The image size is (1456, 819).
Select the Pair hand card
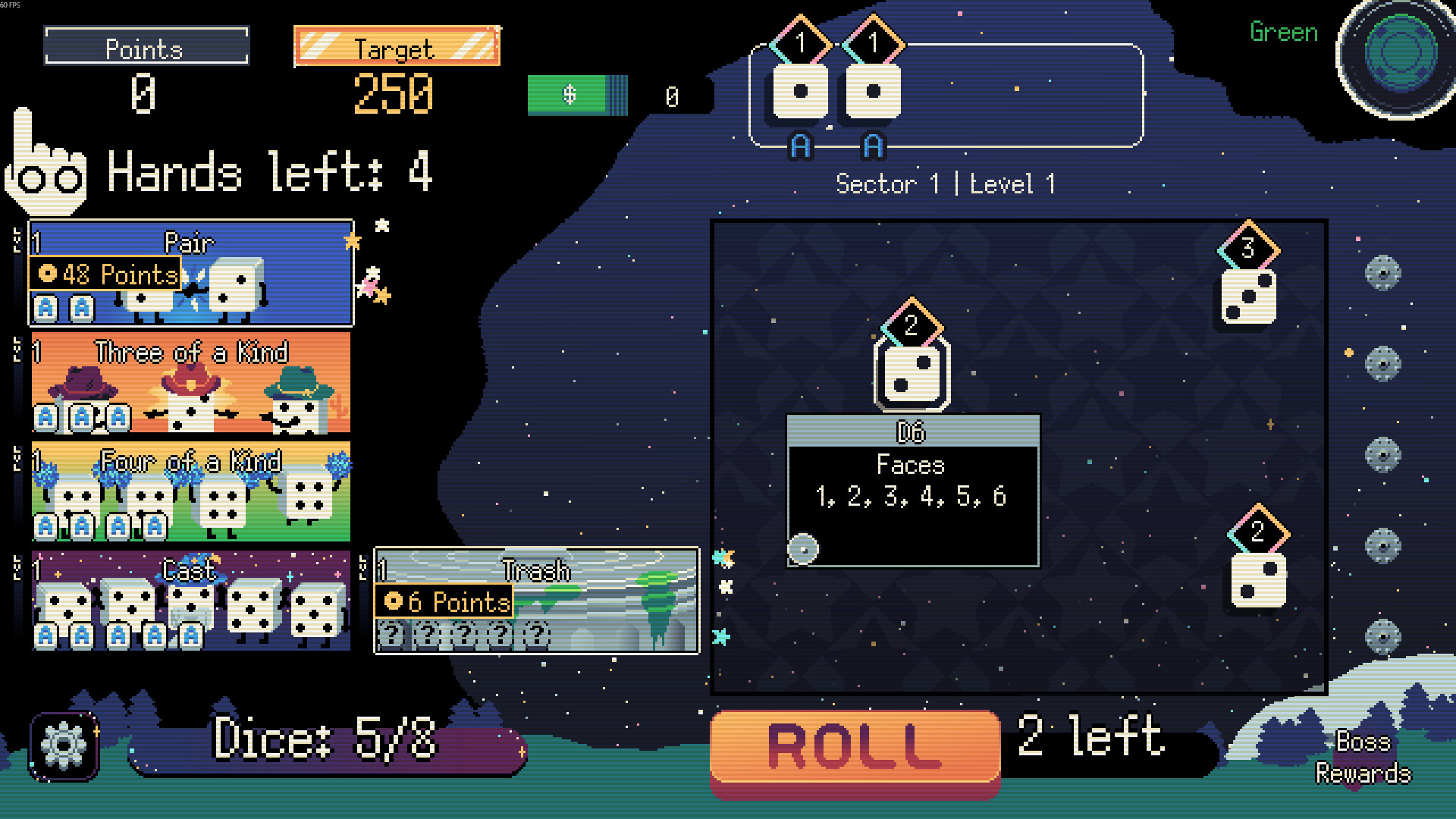[x=191, y=273]
